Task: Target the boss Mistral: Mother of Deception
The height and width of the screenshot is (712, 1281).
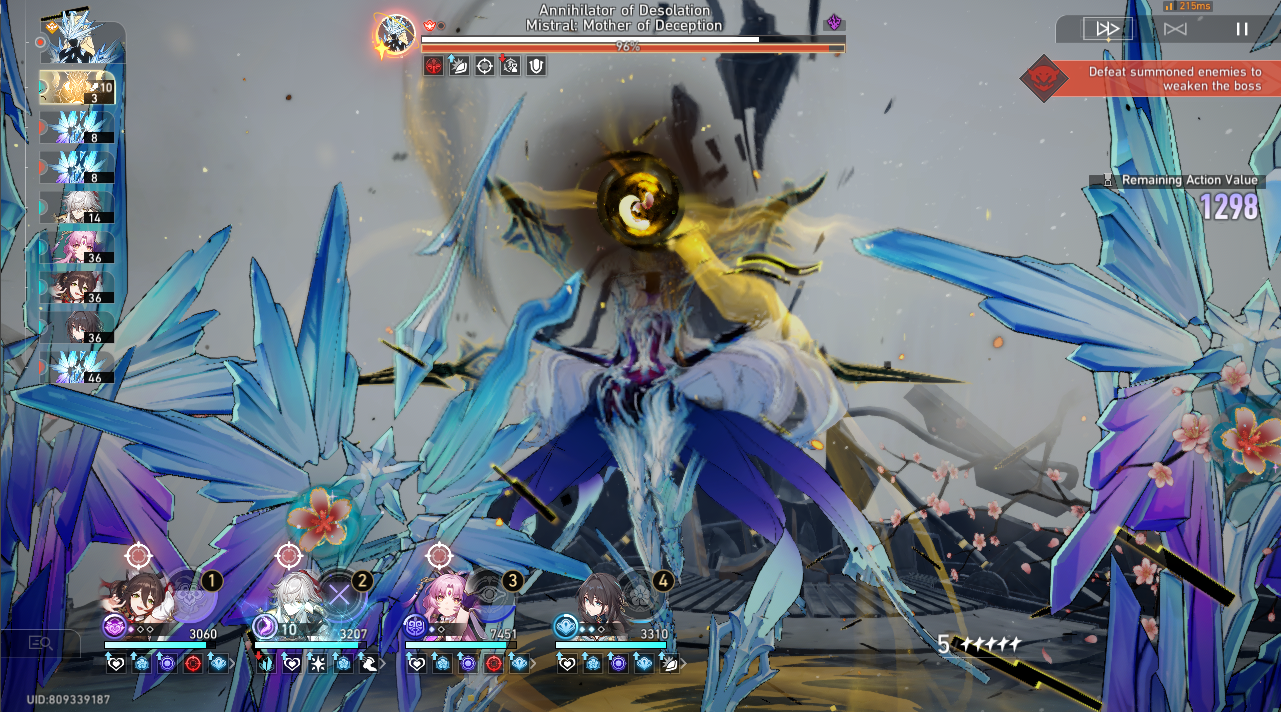Action: point(660,330)
